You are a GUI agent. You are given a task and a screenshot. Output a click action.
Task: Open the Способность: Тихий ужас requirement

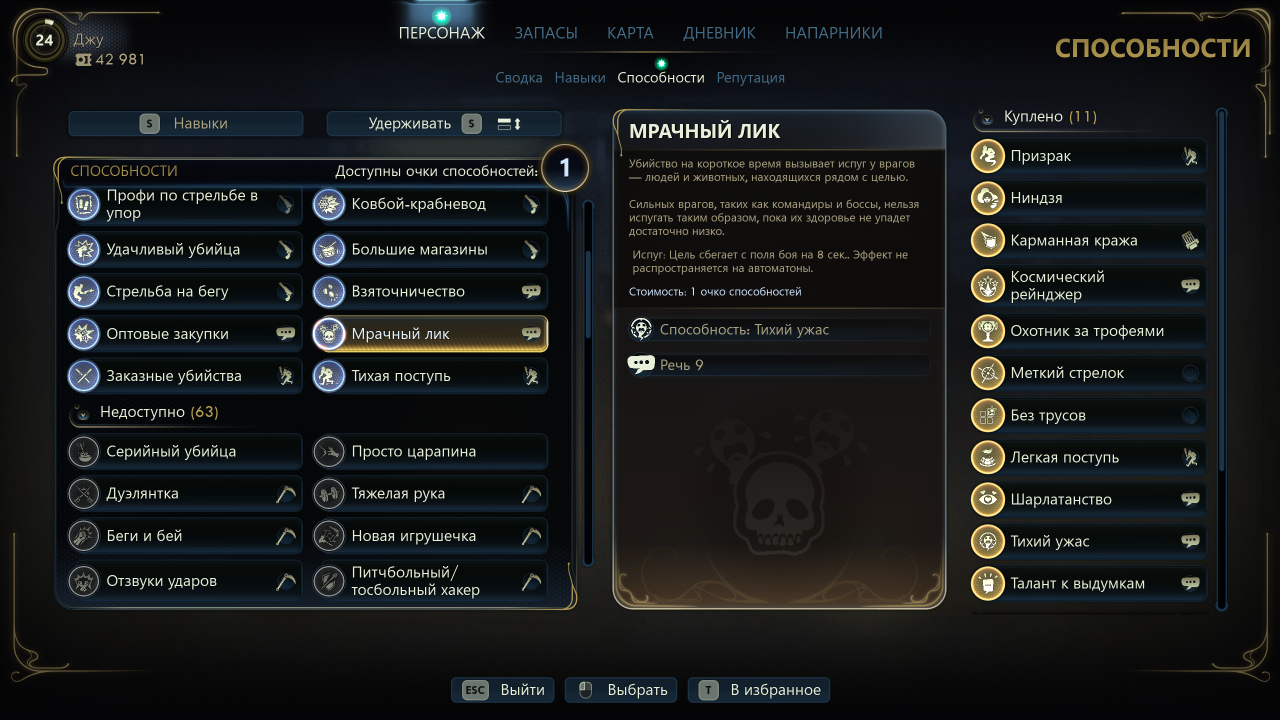tap(778, 329)
